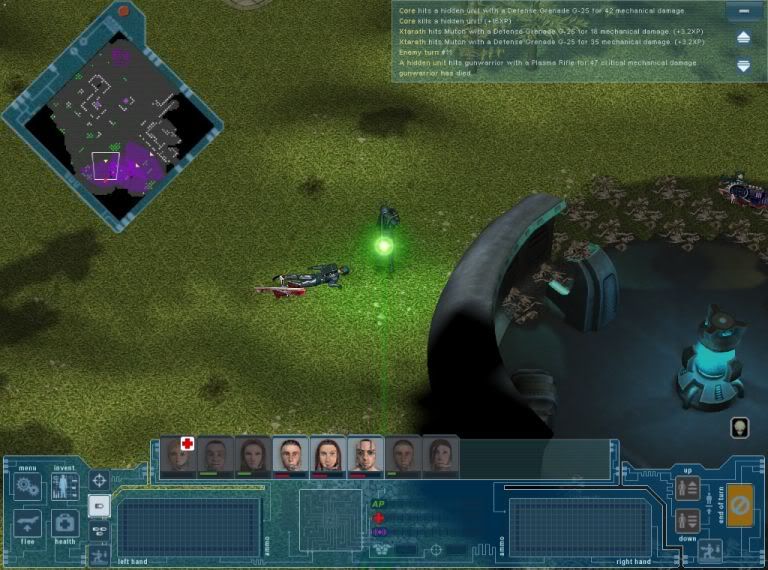Open the health medkit panel

pyautogui.click(x=65, y=523)
